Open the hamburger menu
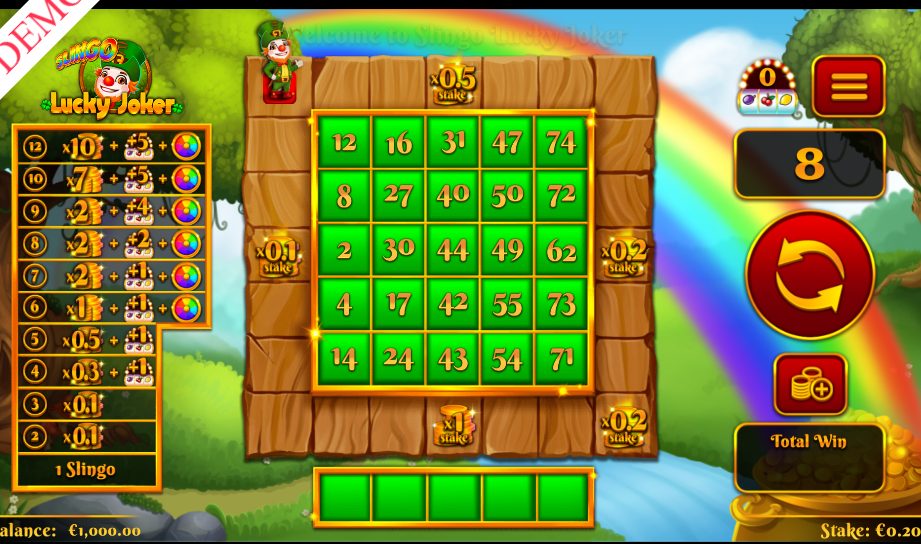Image resolution: width=921 pixels, height=544 pixels. tap(848, 86)
